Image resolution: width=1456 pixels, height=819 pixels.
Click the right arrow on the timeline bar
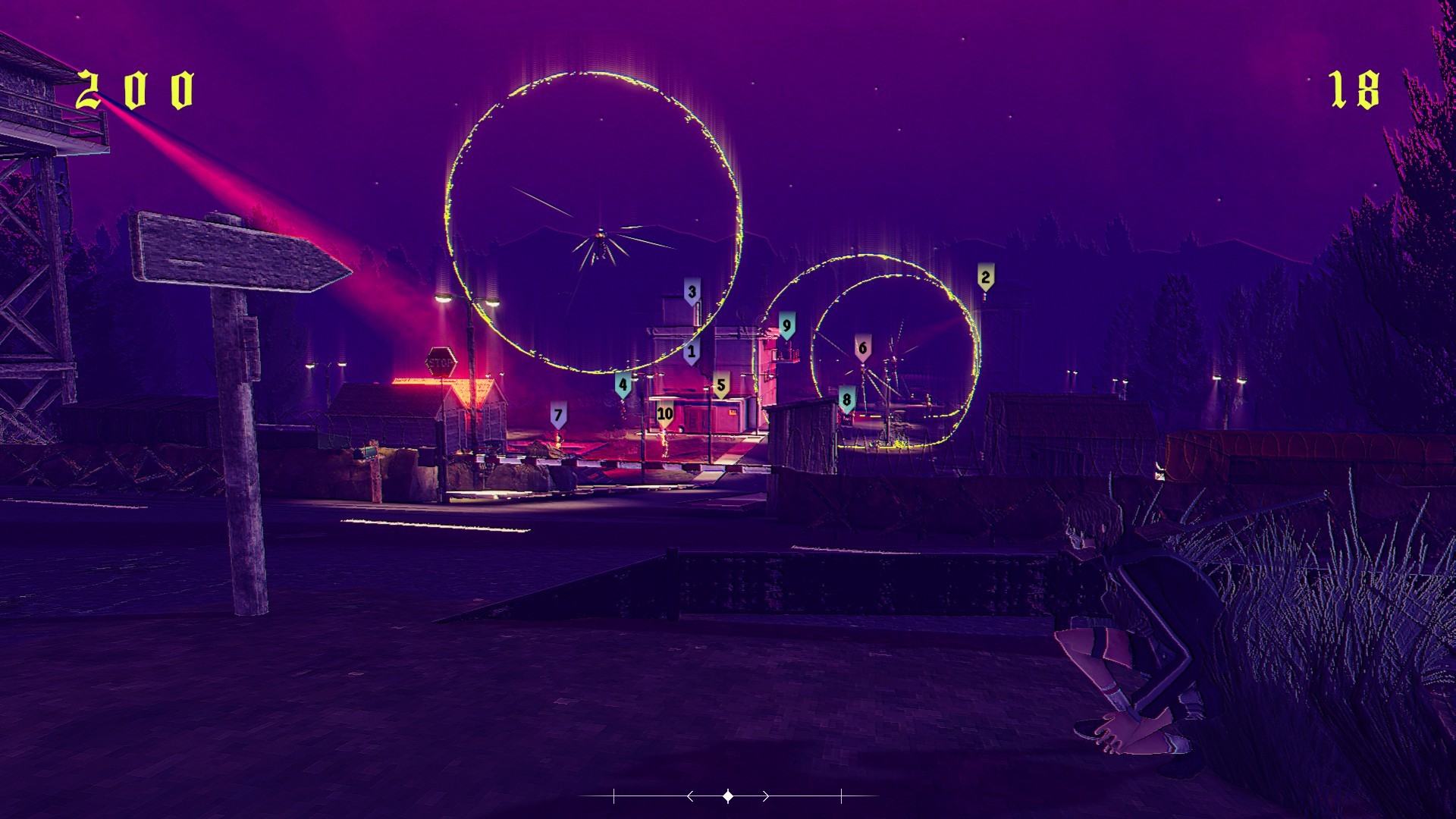[x=766, y=796]
